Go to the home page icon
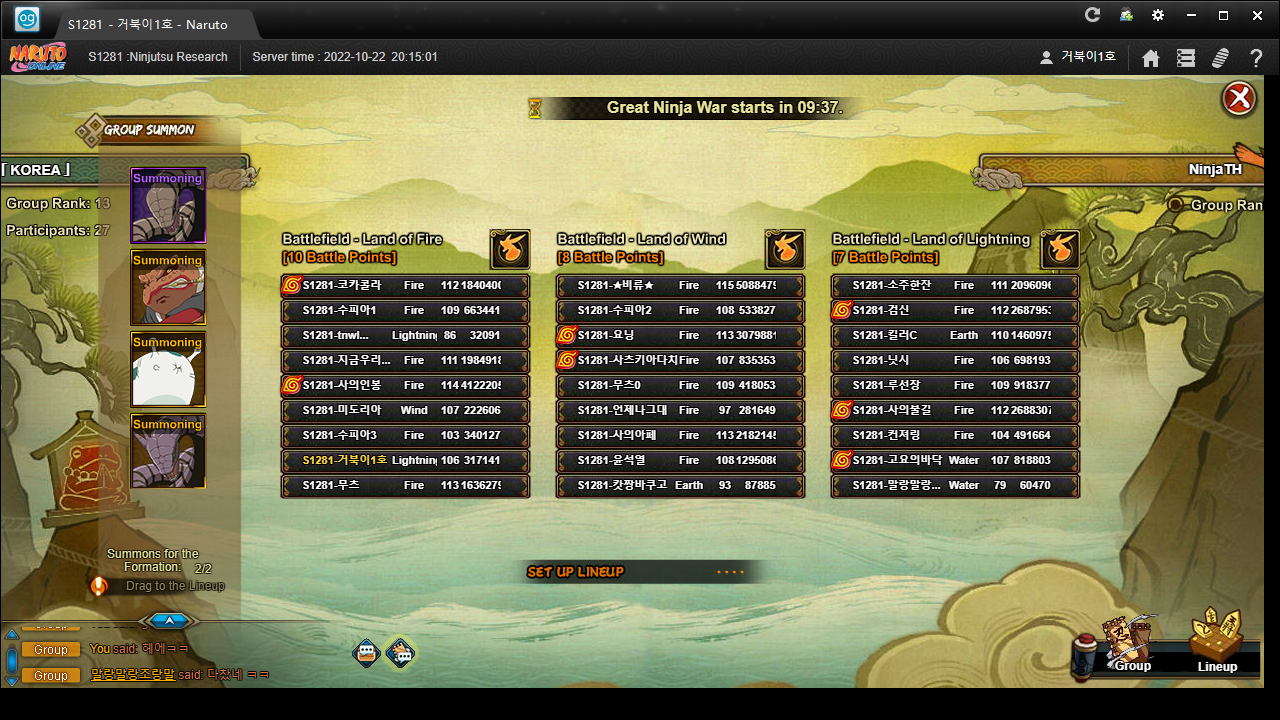This screenshot has height=720, width=1280. (x=1151, y=58)
